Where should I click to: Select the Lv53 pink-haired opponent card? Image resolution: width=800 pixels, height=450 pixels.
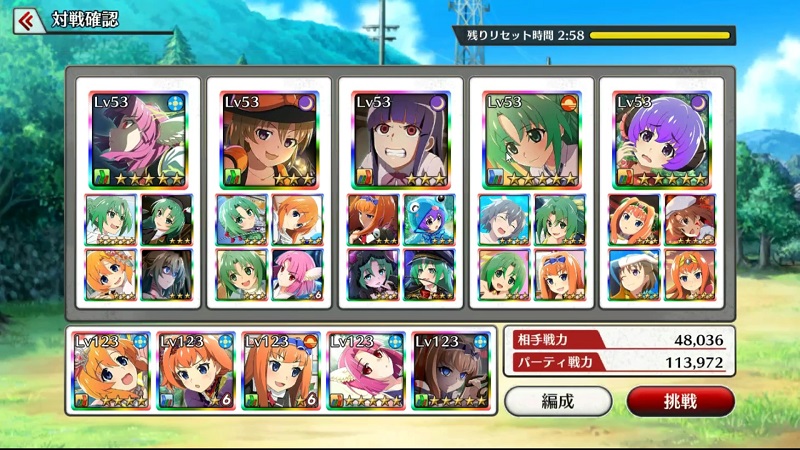pyautogui.click(x=138, y=140)
